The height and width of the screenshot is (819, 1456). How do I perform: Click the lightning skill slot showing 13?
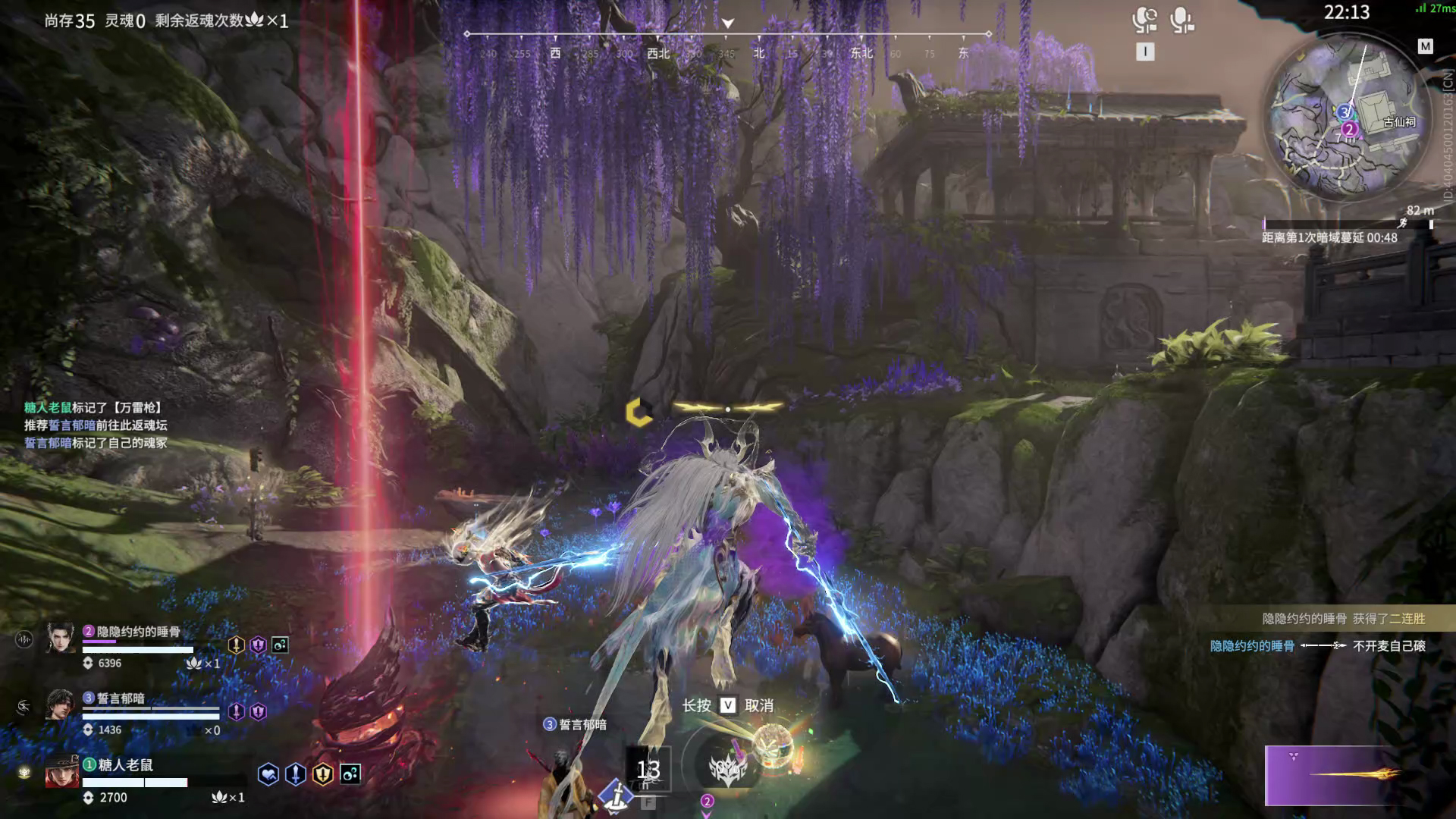tap(648, 769)
